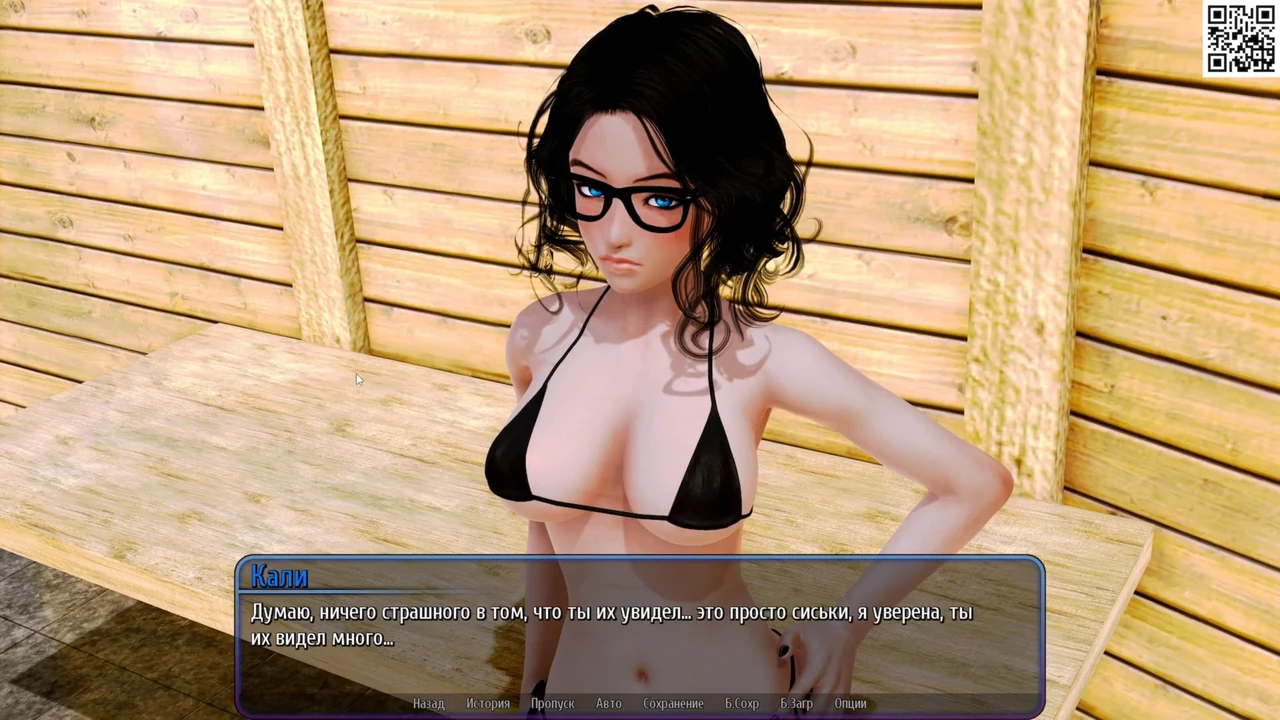Open the История dialogue log

click(488, 704)
